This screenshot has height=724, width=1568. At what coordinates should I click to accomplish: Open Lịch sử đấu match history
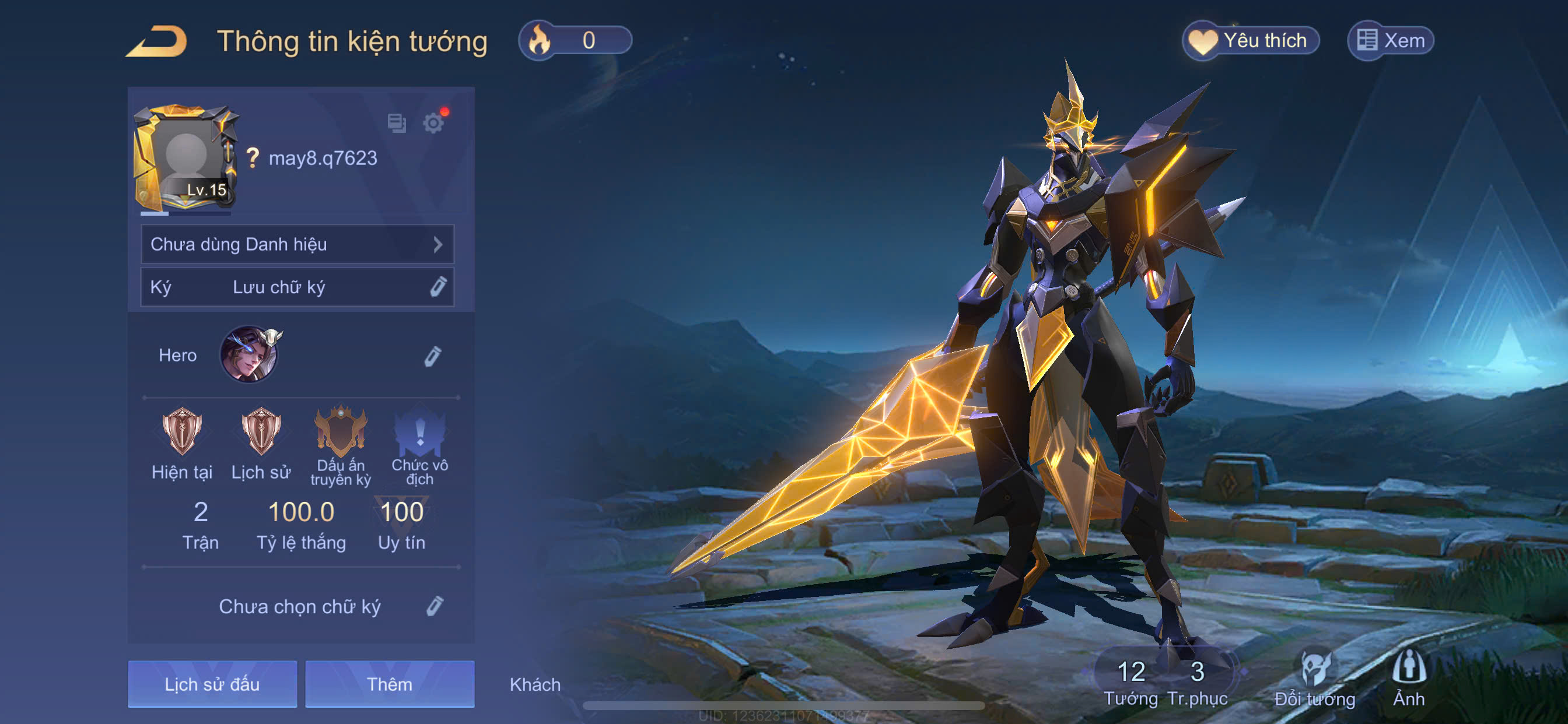212,684
